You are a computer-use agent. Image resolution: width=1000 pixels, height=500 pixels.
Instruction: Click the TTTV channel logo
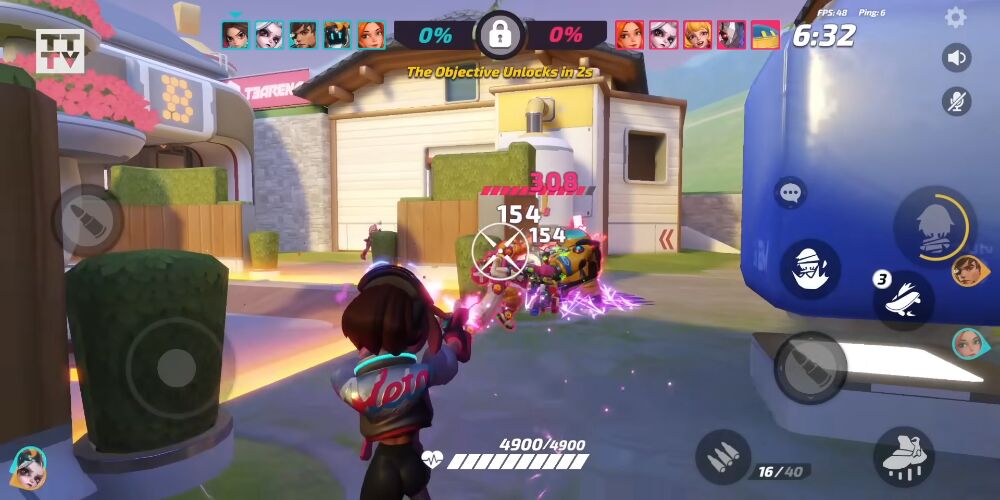pos(57,51)
